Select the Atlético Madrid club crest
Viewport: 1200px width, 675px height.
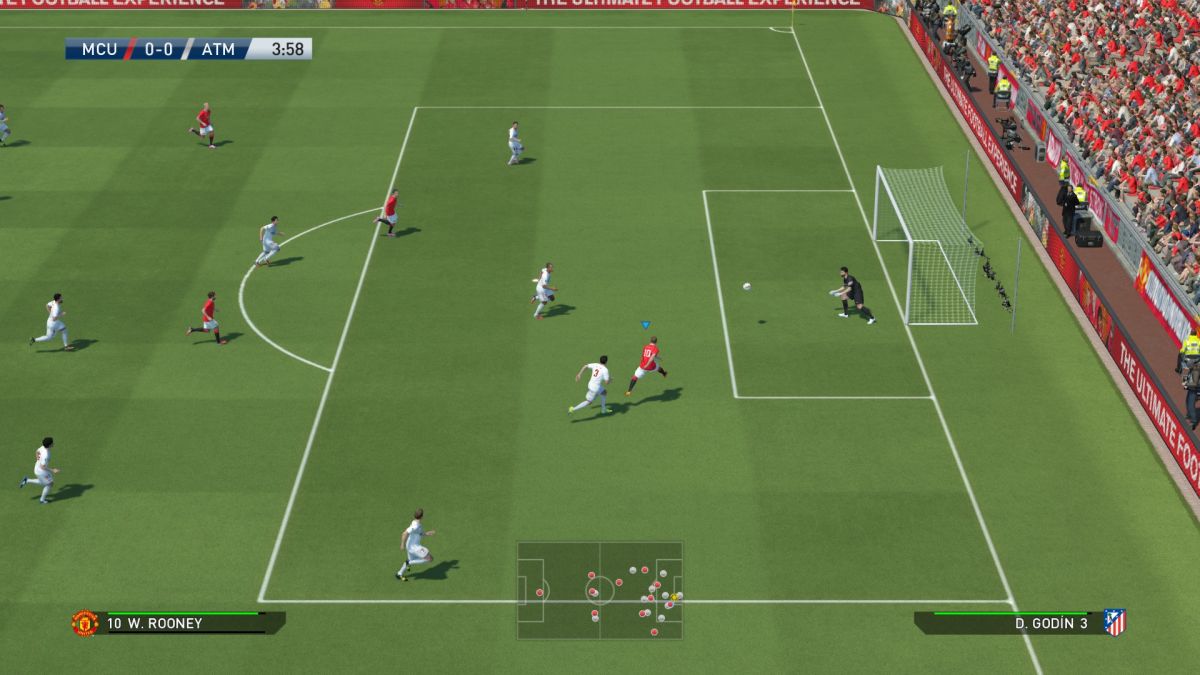tap(1114, 623)
